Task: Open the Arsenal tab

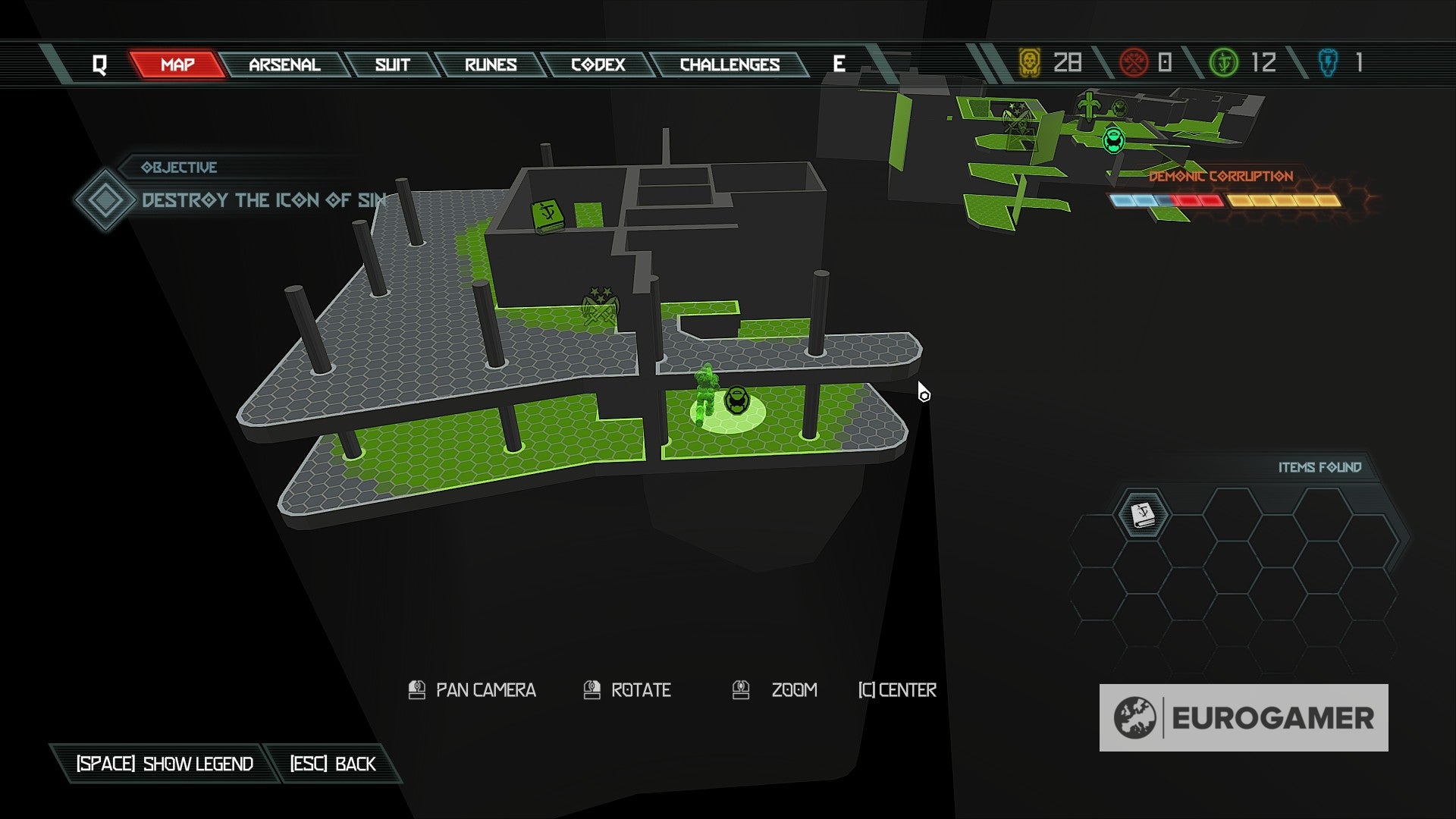Action: click(x=284, y=64)
